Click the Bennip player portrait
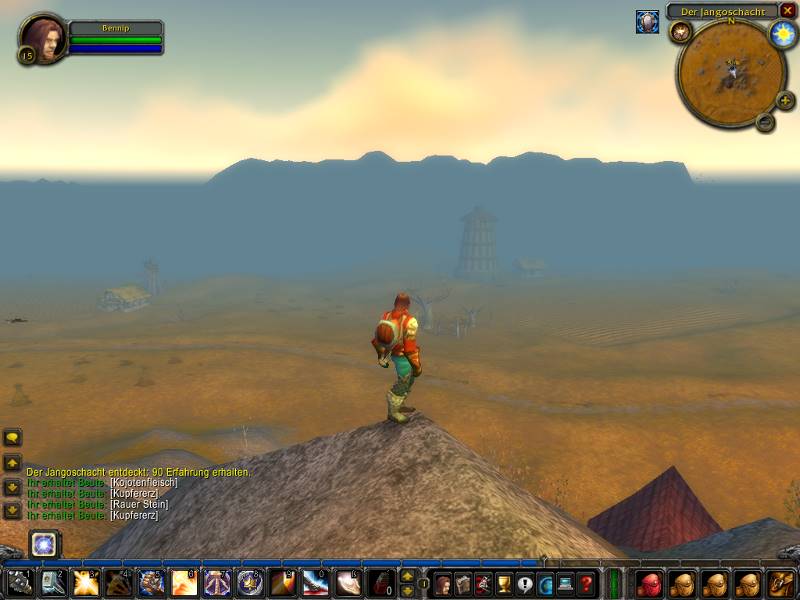The image size is (800, 600). [43, 37]
